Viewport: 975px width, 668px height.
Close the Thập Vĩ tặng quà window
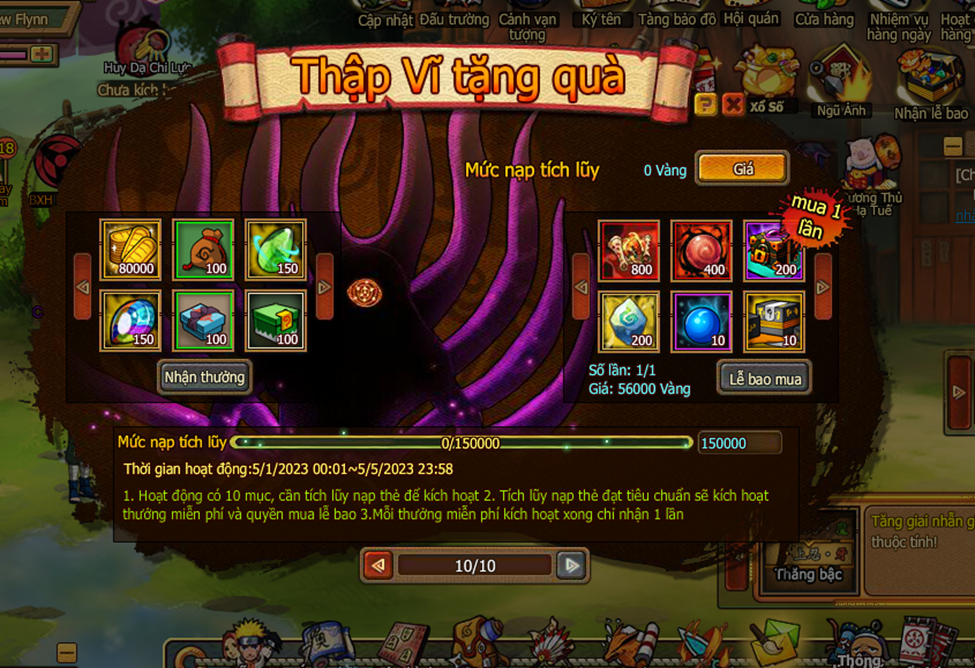click(x=732, y=104)
